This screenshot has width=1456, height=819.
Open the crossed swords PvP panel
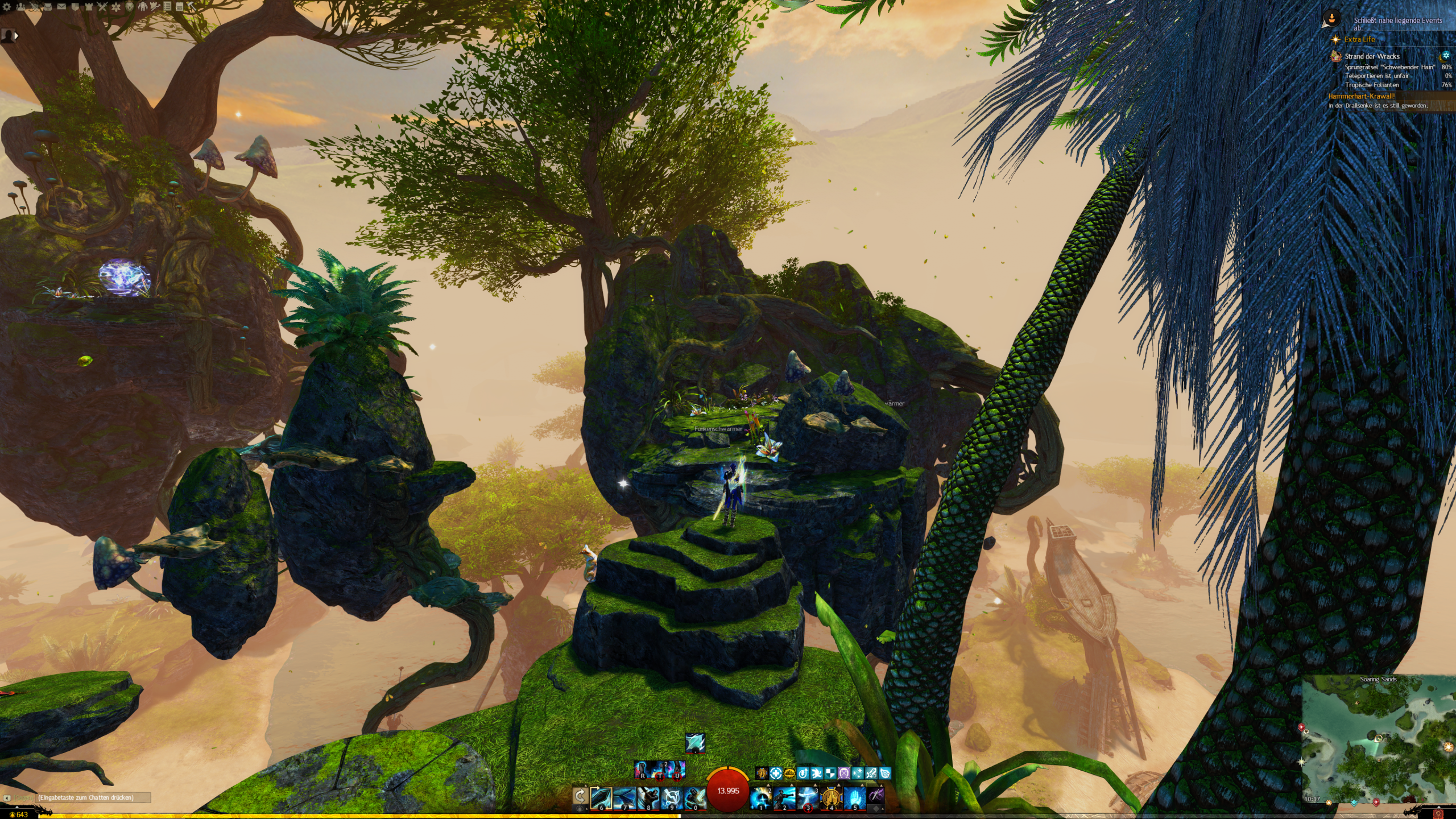102,7
